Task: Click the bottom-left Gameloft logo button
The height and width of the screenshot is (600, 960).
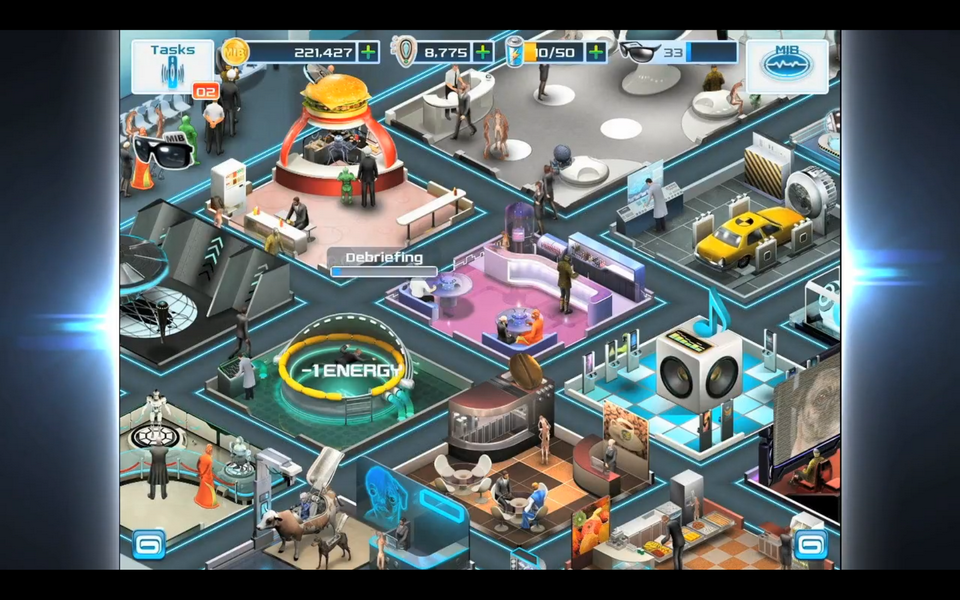Action: tap(148, 545)
